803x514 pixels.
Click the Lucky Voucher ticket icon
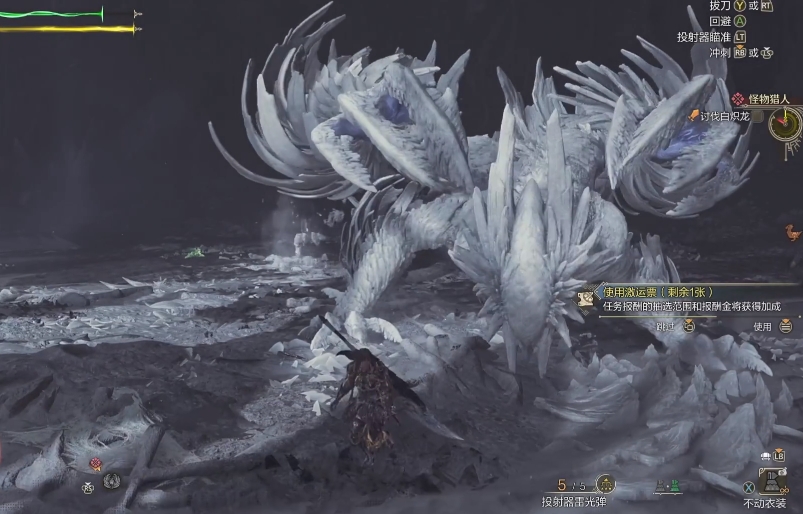[586, 298]
